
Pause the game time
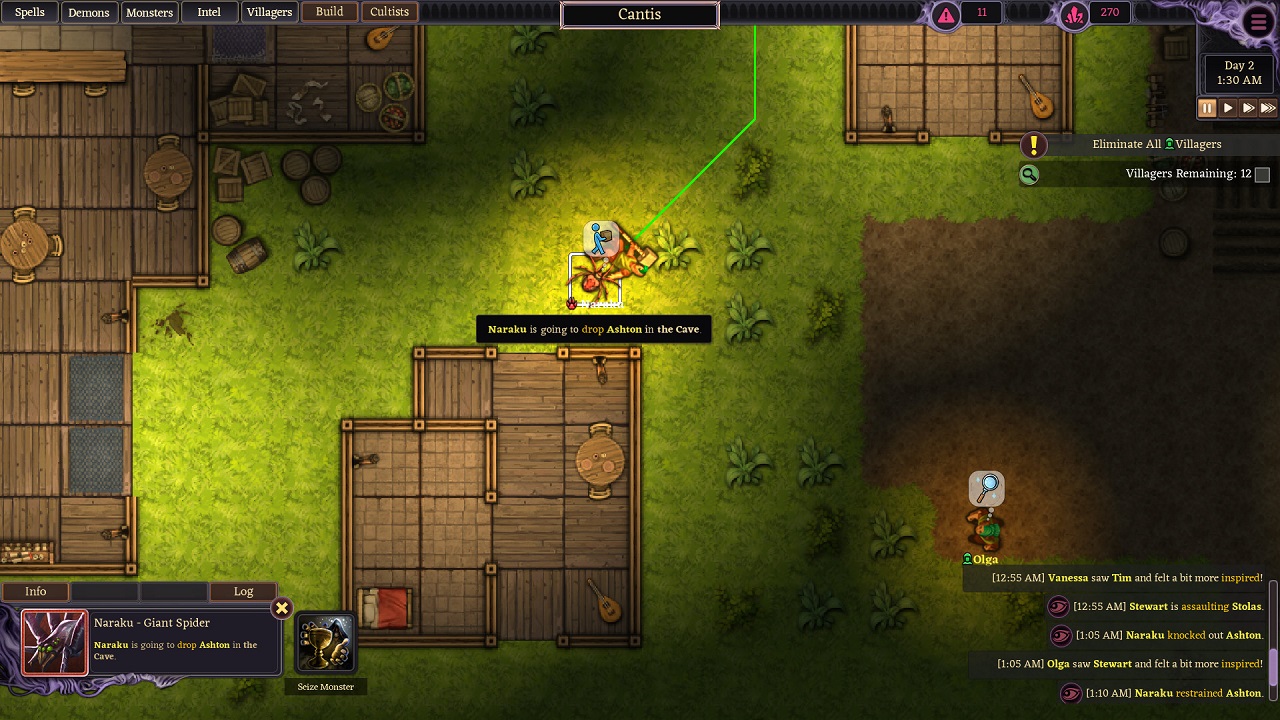[x=1207, y=108]
